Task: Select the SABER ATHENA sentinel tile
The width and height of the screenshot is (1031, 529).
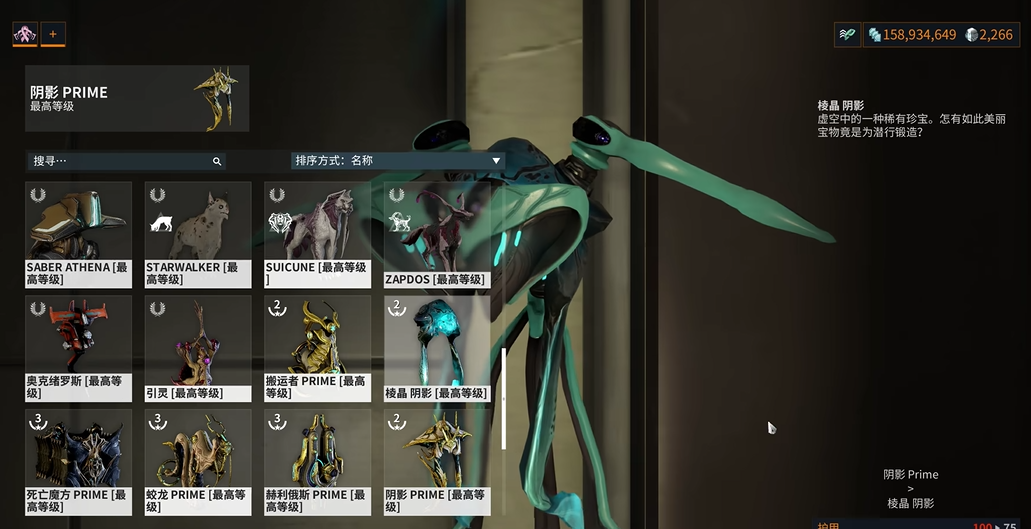Action: pyautogui.click(x=78, y=234)
